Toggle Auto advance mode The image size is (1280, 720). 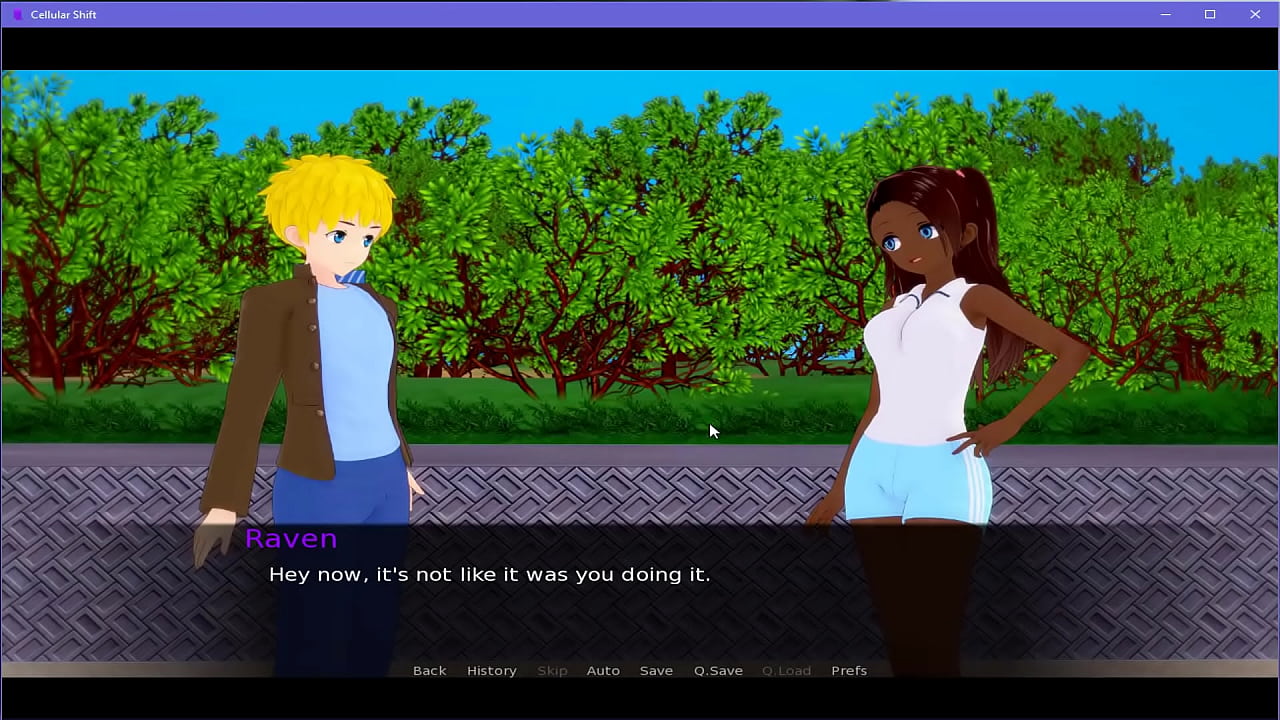pyautogui.click(x=603, y=670)
